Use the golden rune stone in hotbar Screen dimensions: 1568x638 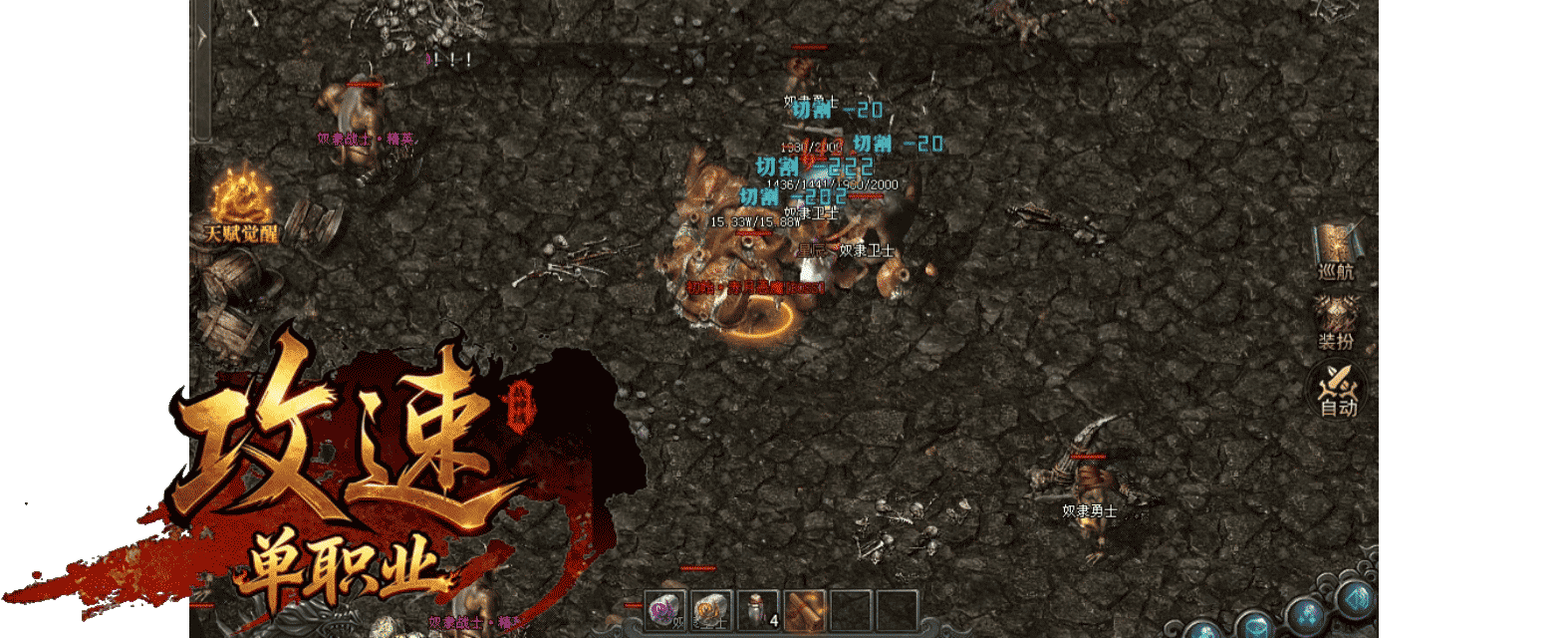click(711, 610)
